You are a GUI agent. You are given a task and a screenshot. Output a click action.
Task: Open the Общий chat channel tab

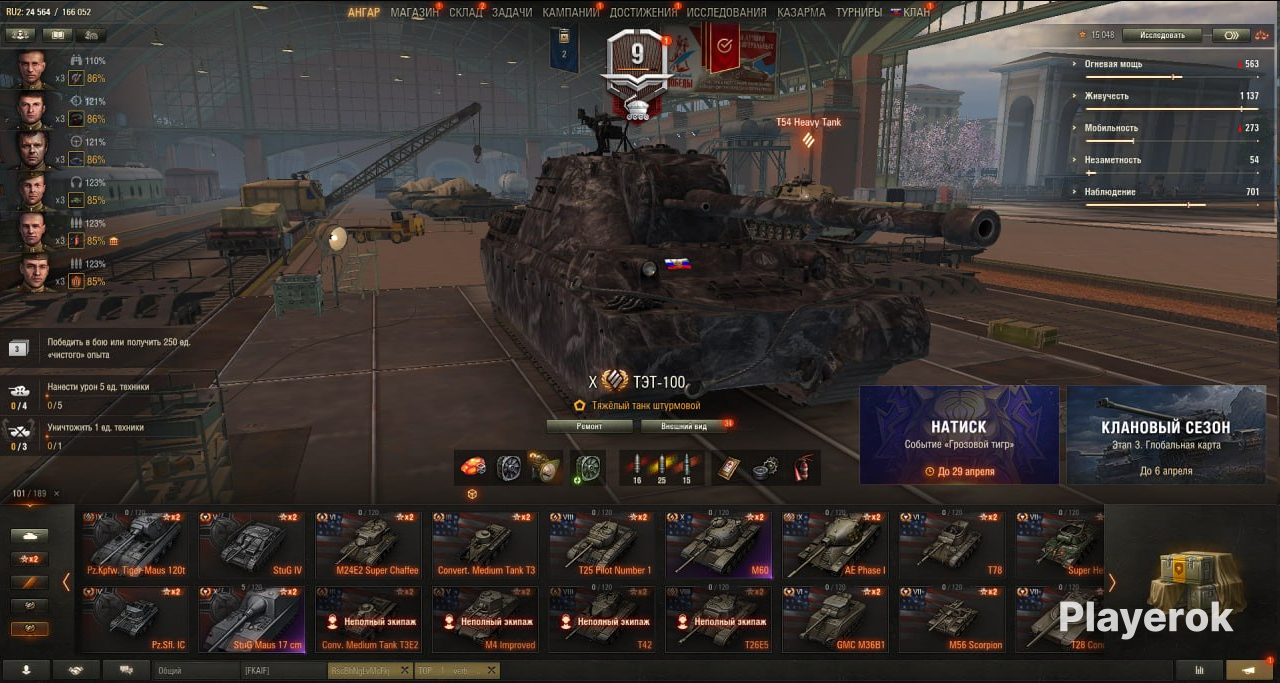click(196, 671)
